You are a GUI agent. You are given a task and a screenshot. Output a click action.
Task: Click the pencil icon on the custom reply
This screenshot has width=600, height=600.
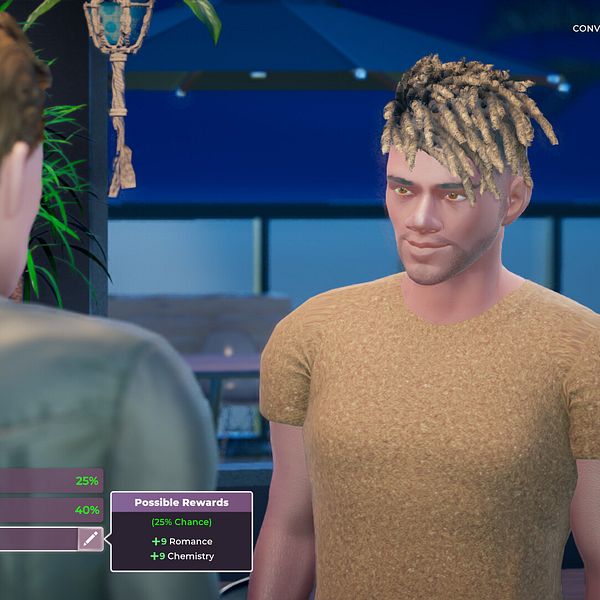coord(91,539)
